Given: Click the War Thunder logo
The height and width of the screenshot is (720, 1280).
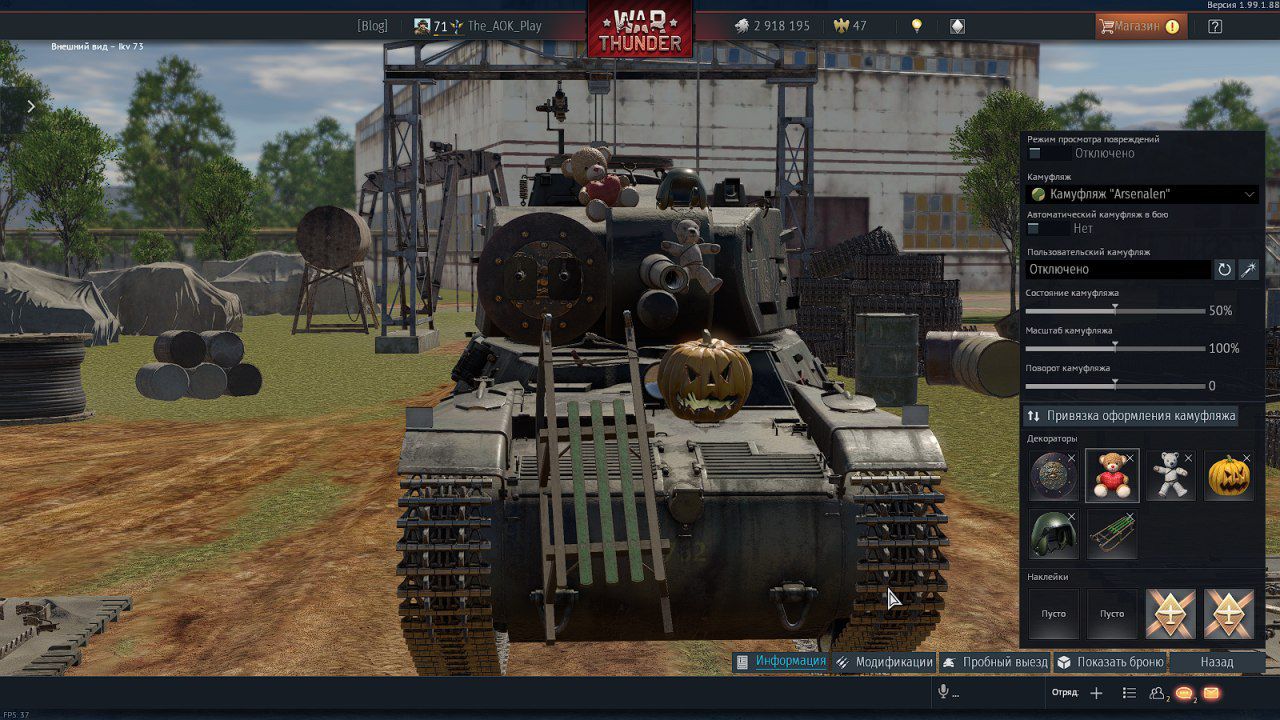Looking at the screenshot, I should [x=640, y=29].
